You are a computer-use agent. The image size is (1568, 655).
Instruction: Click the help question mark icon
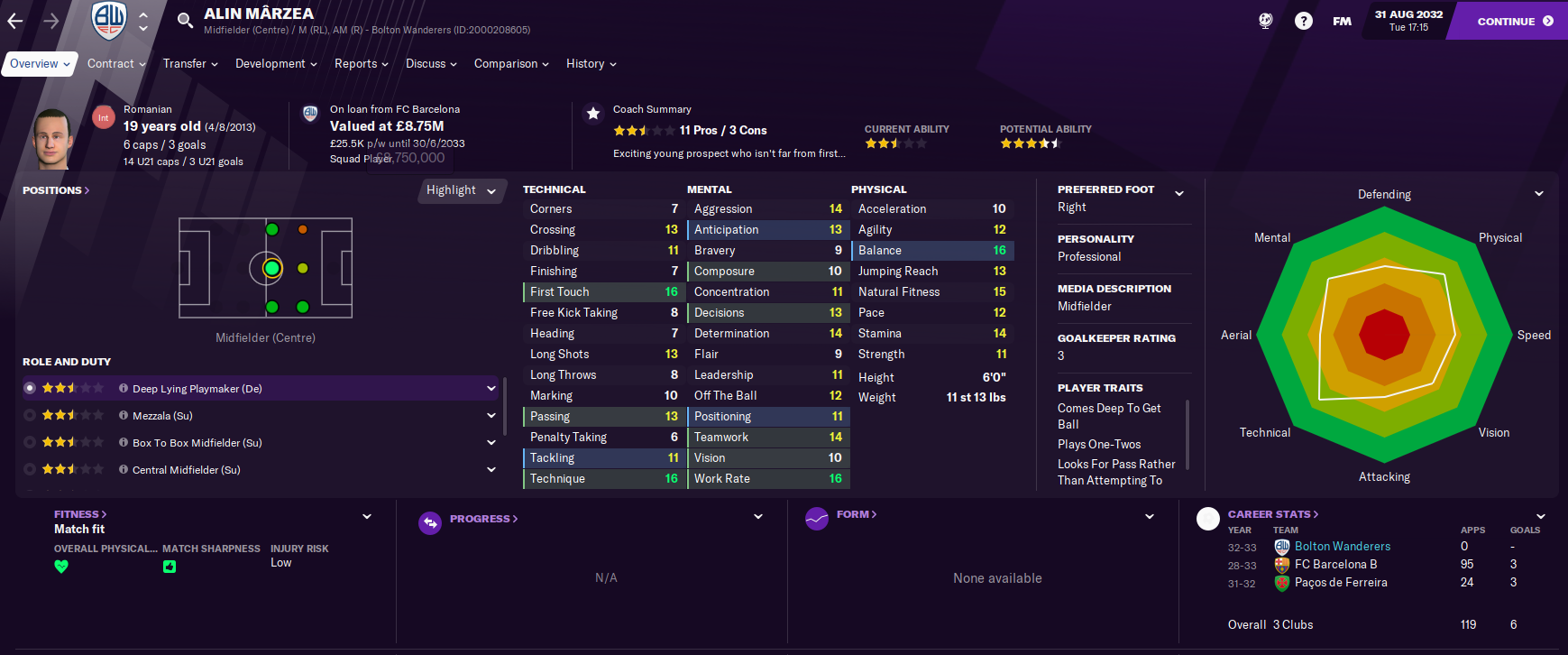1303,18
